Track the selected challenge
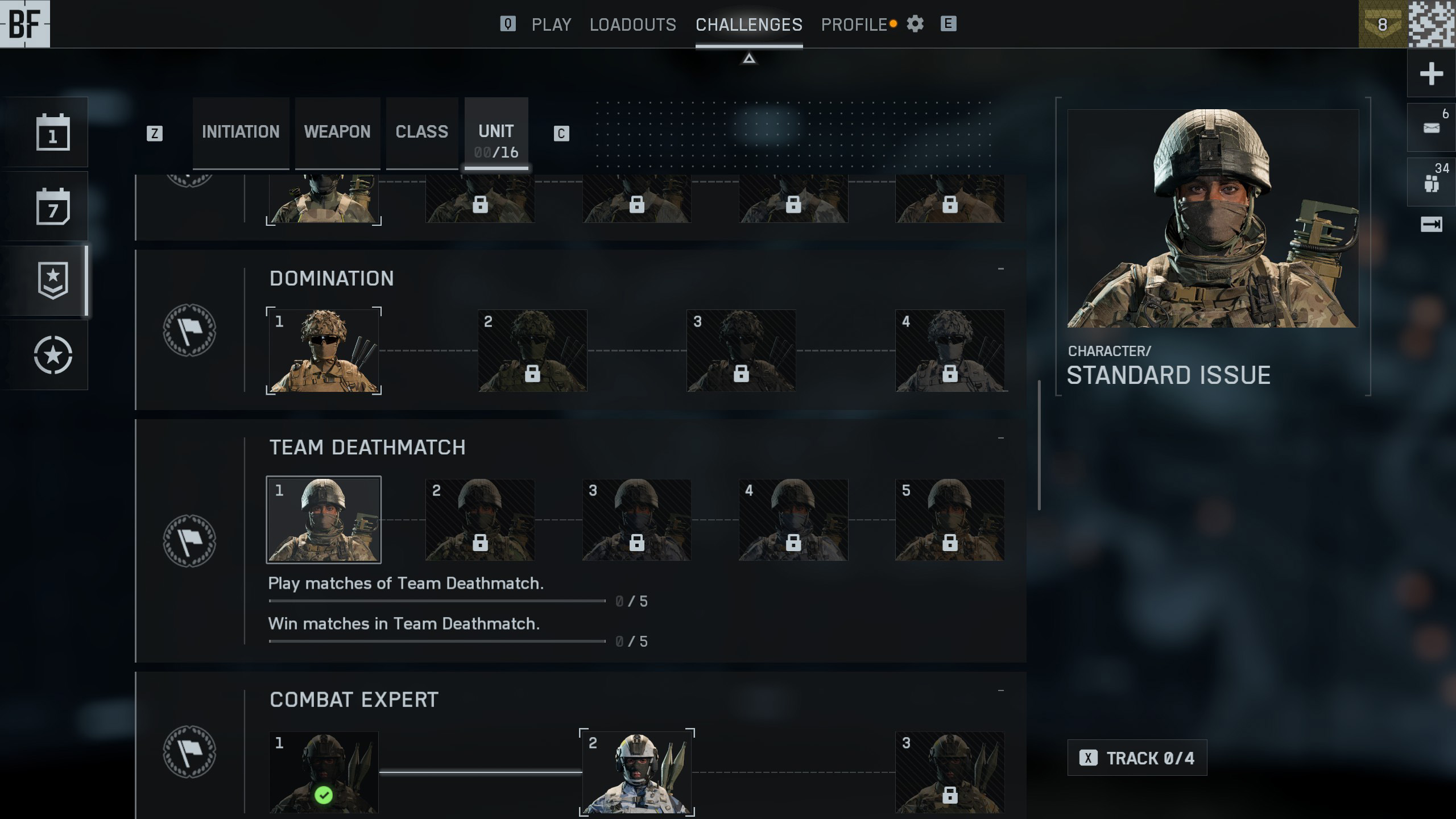The width and height of the screenshot is (1456, 819). click(1137, 758)
